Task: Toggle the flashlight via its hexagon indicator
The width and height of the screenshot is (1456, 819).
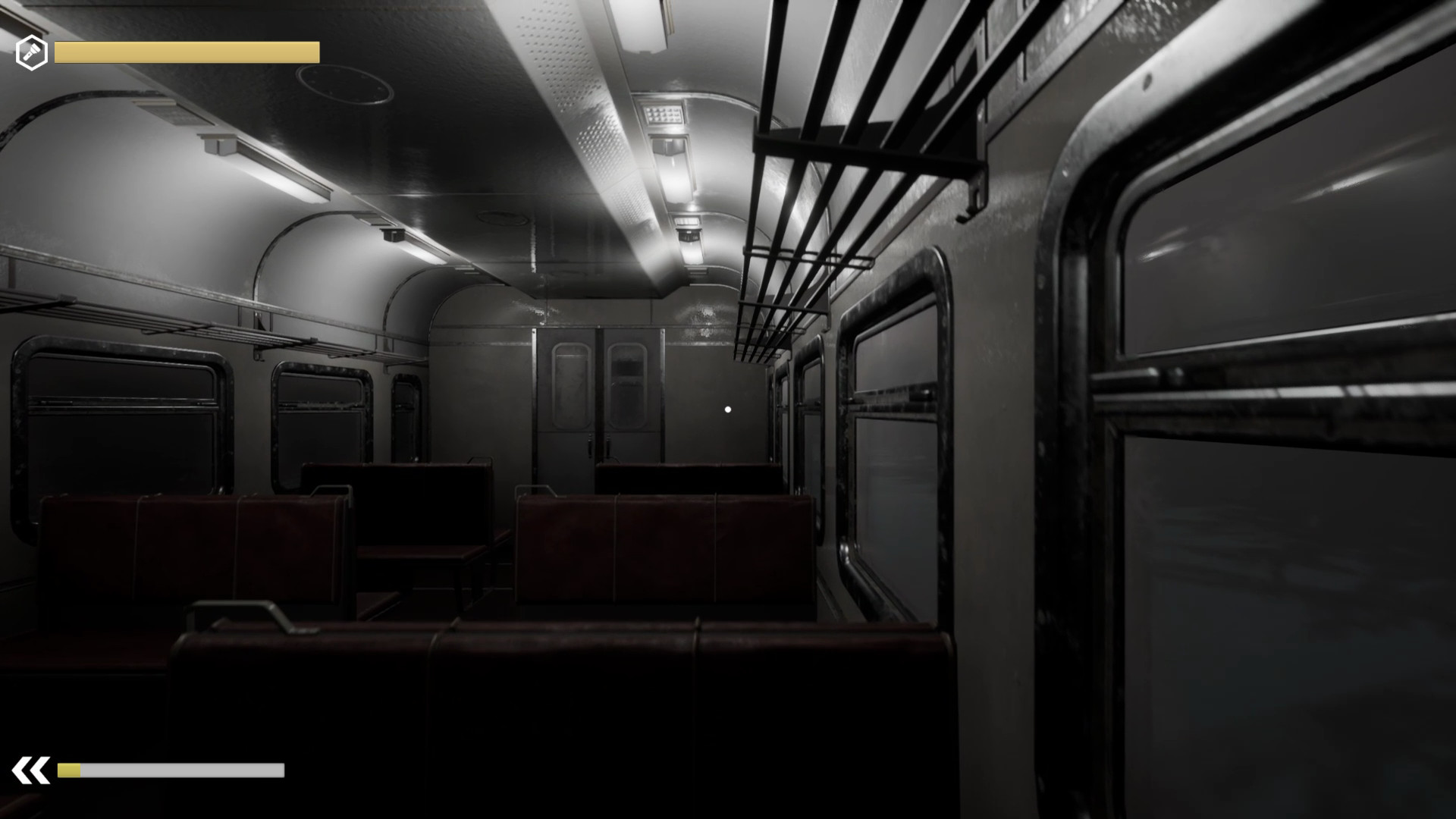Action: (x=33, y=52)
